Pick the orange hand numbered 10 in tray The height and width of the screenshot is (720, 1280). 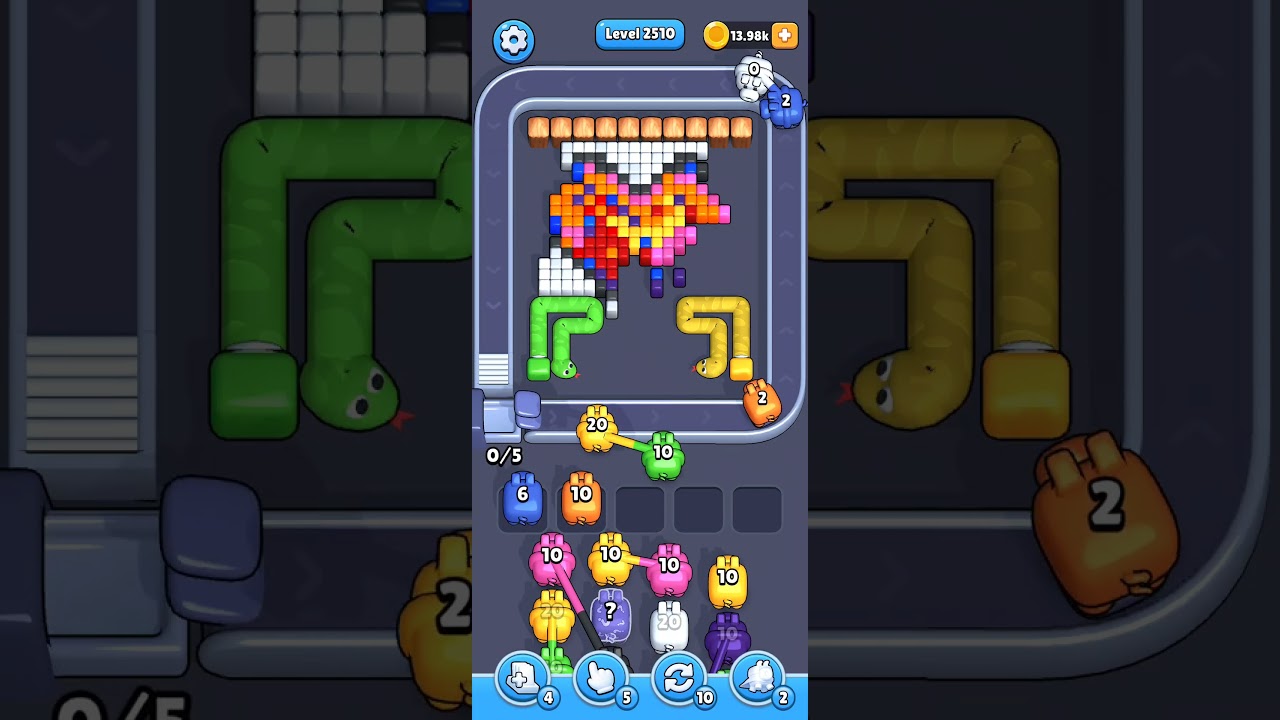[581, 500]
